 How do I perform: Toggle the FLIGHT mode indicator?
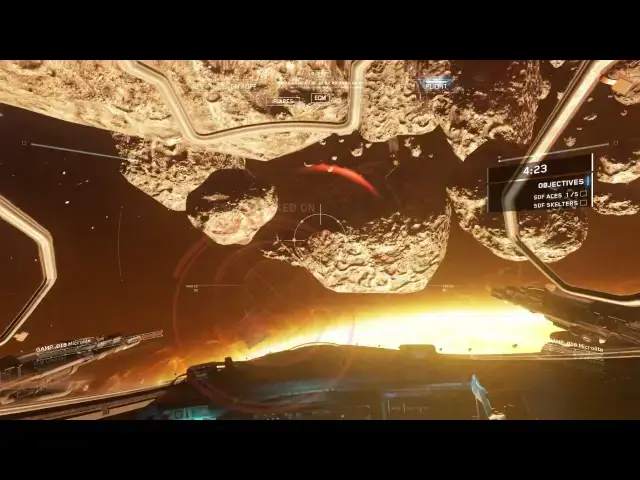tap(436, 85)
